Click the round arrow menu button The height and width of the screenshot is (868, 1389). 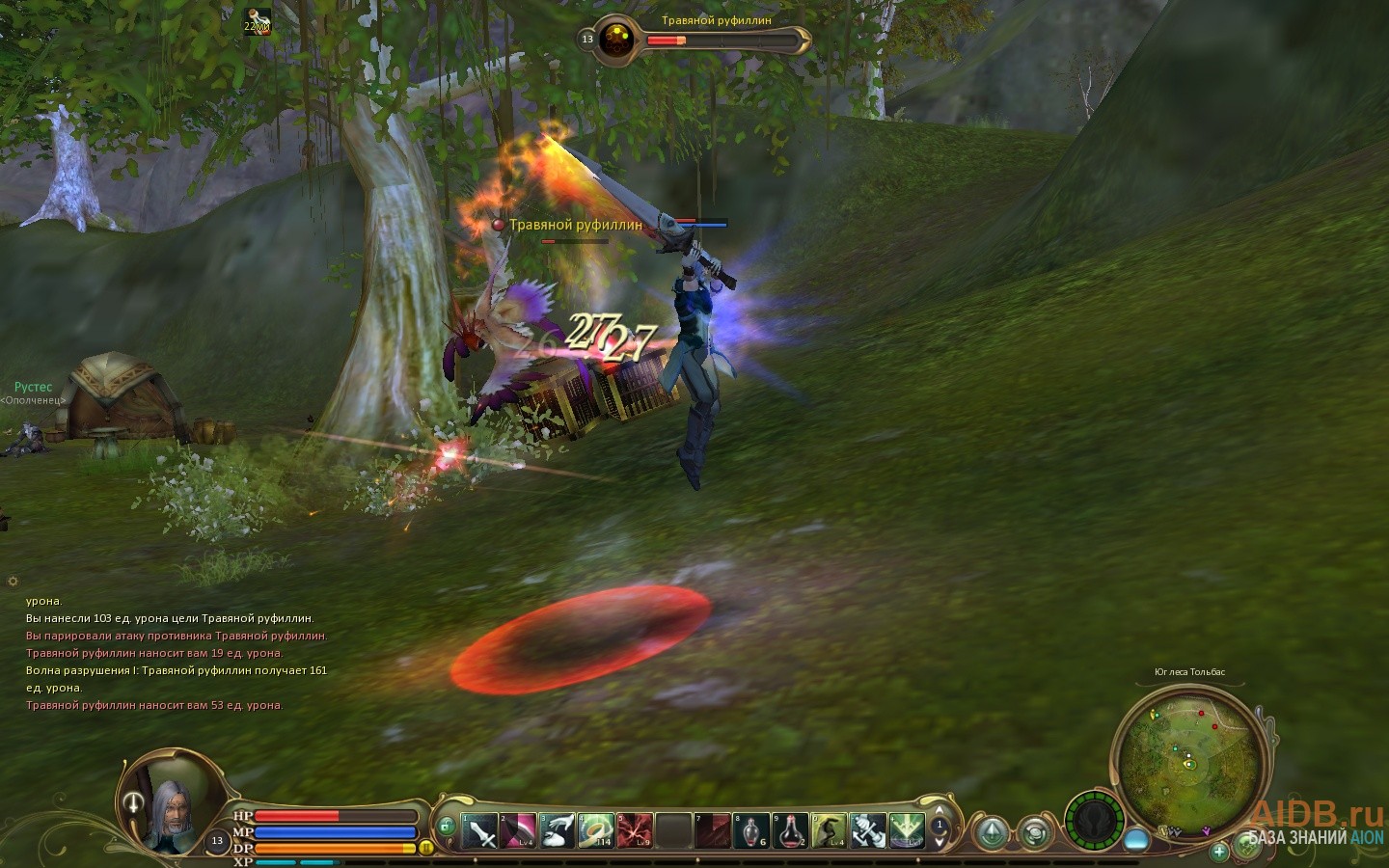pos(991,832)
